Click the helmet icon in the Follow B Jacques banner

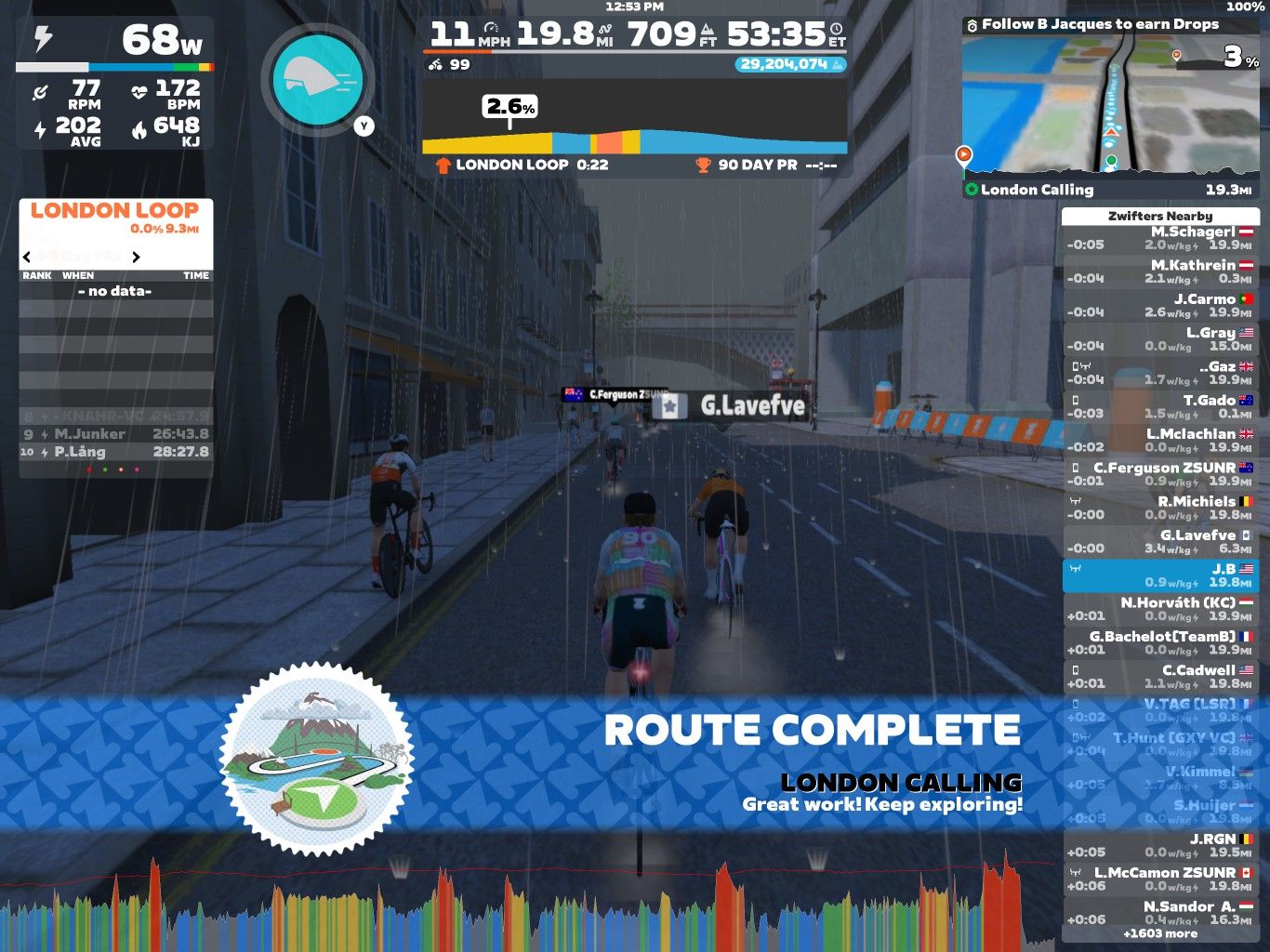[973, 23]
